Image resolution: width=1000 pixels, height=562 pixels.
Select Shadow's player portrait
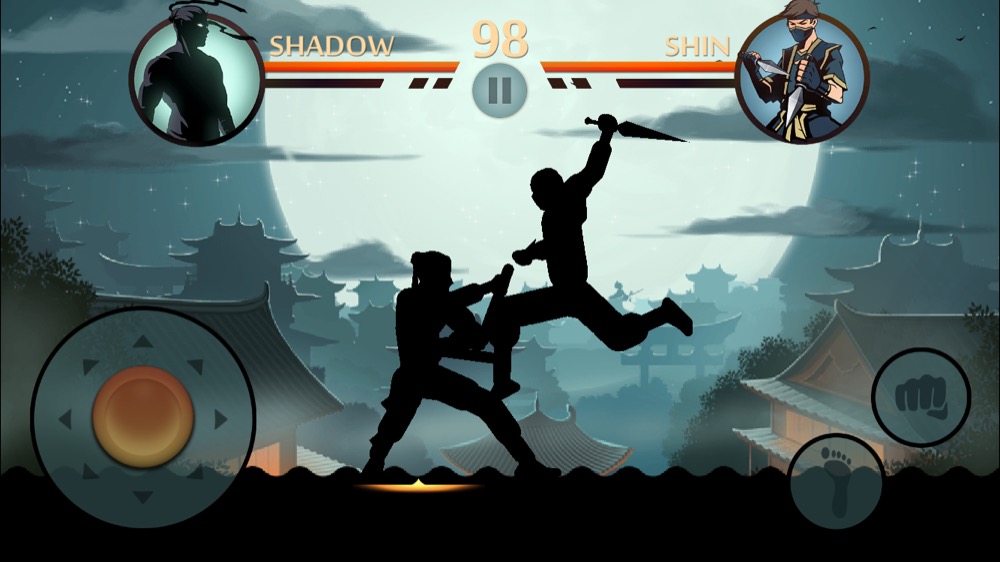(196, 80)
